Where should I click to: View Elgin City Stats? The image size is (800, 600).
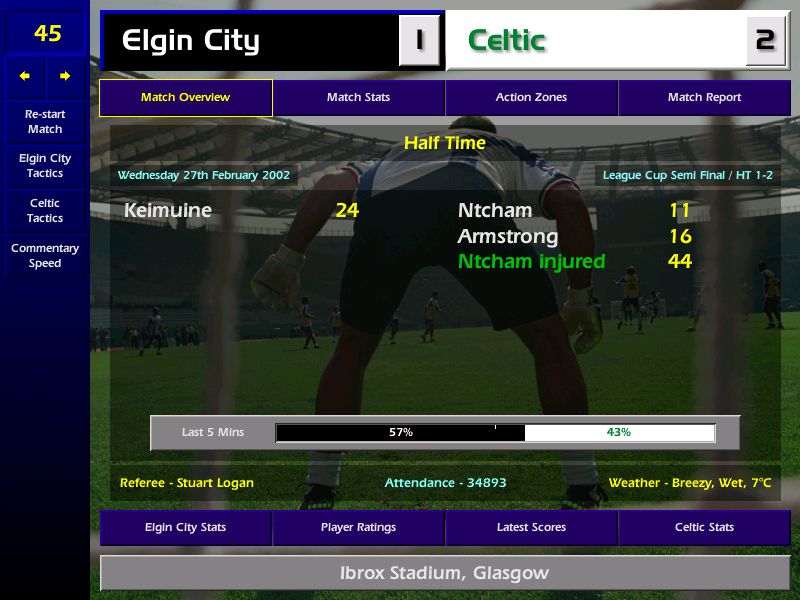[185, 527]
